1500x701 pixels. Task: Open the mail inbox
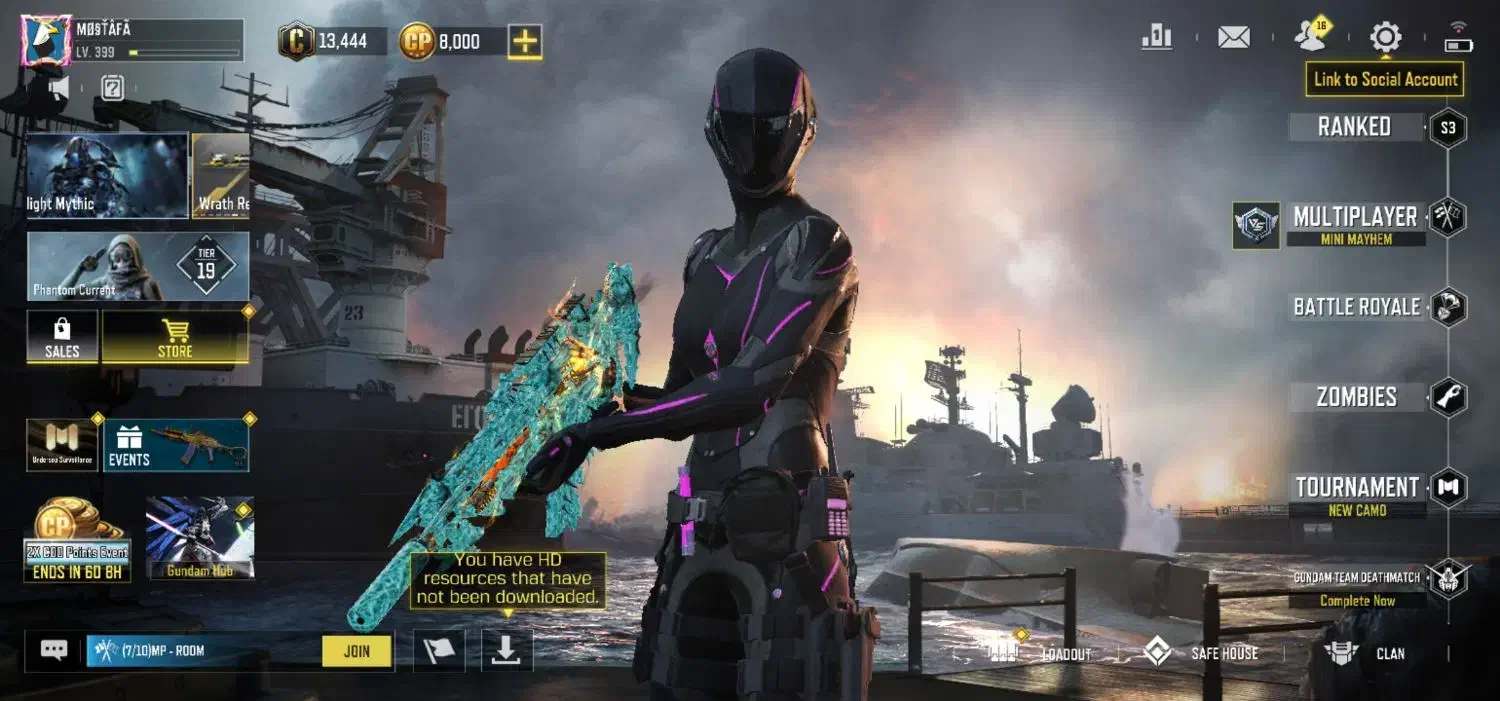[x=1234, y=38]
